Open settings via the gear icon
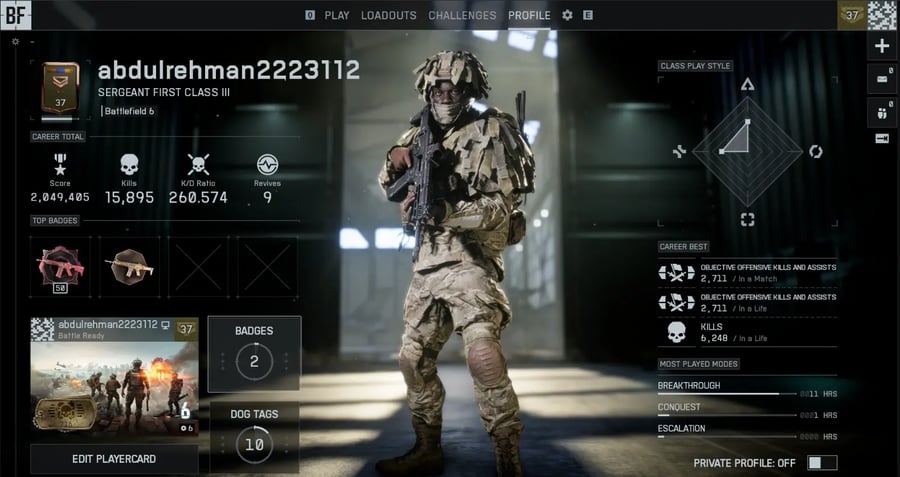Screen dimensions: 900x477 pos(567,15)
